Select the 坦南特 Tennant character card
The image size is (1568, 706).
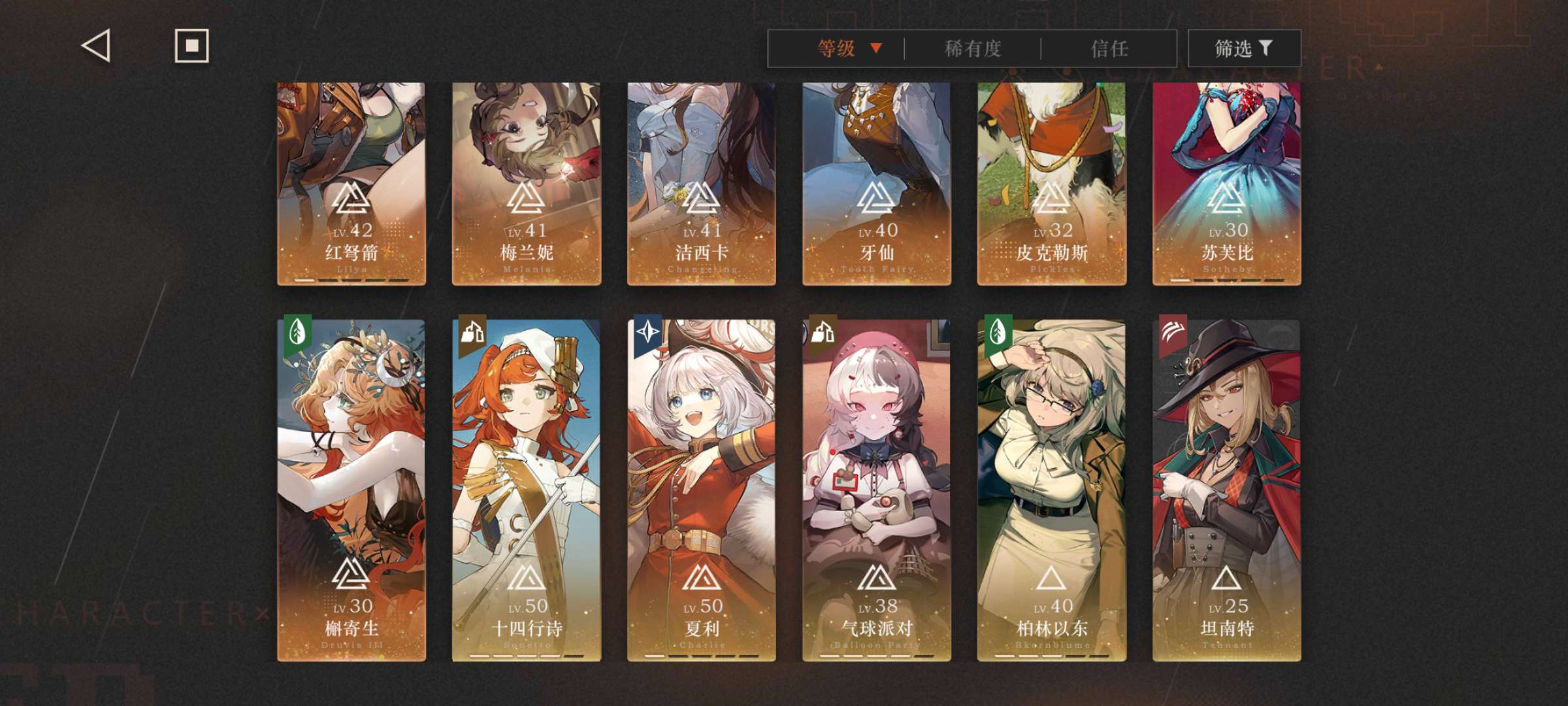(x=1227, y=490)
